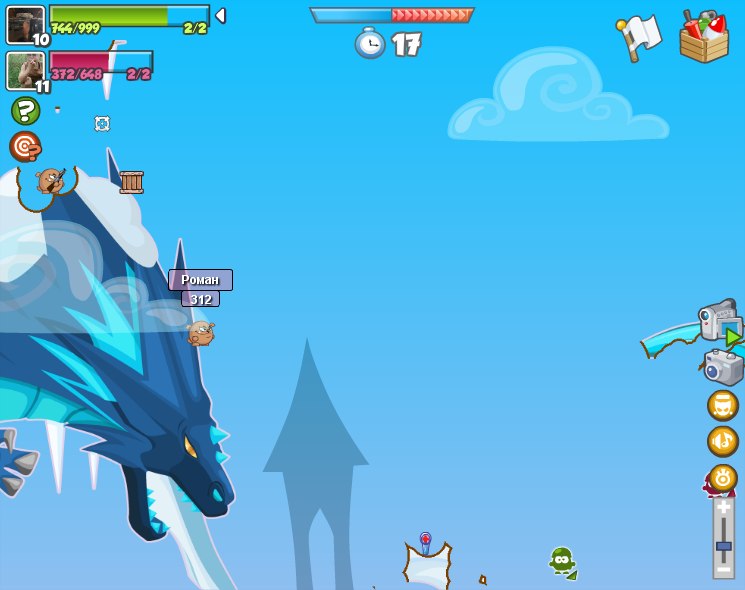Zoom out with the minus button

tap(723, 569)
